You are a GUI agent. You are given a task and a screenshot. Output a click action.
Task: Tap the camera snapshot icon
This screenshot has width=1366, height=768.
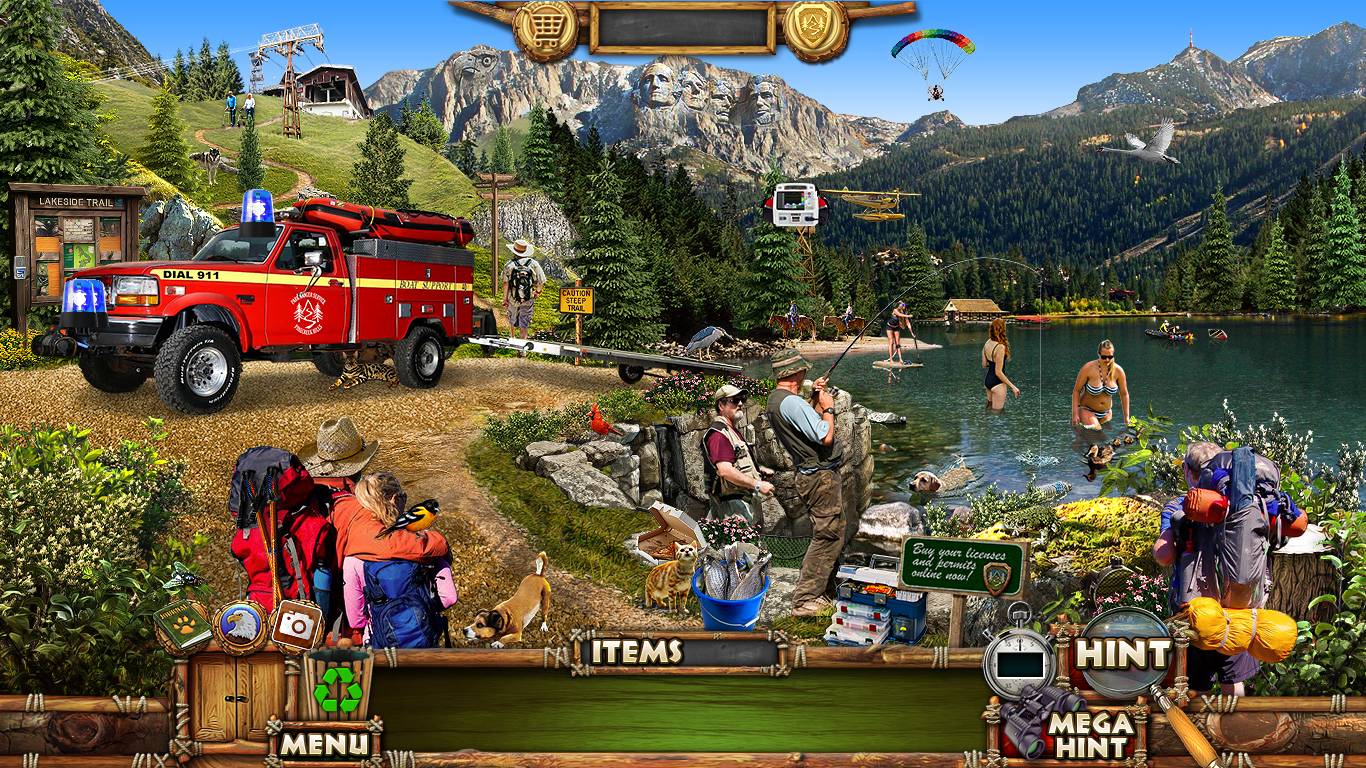[x=297, y=626]
